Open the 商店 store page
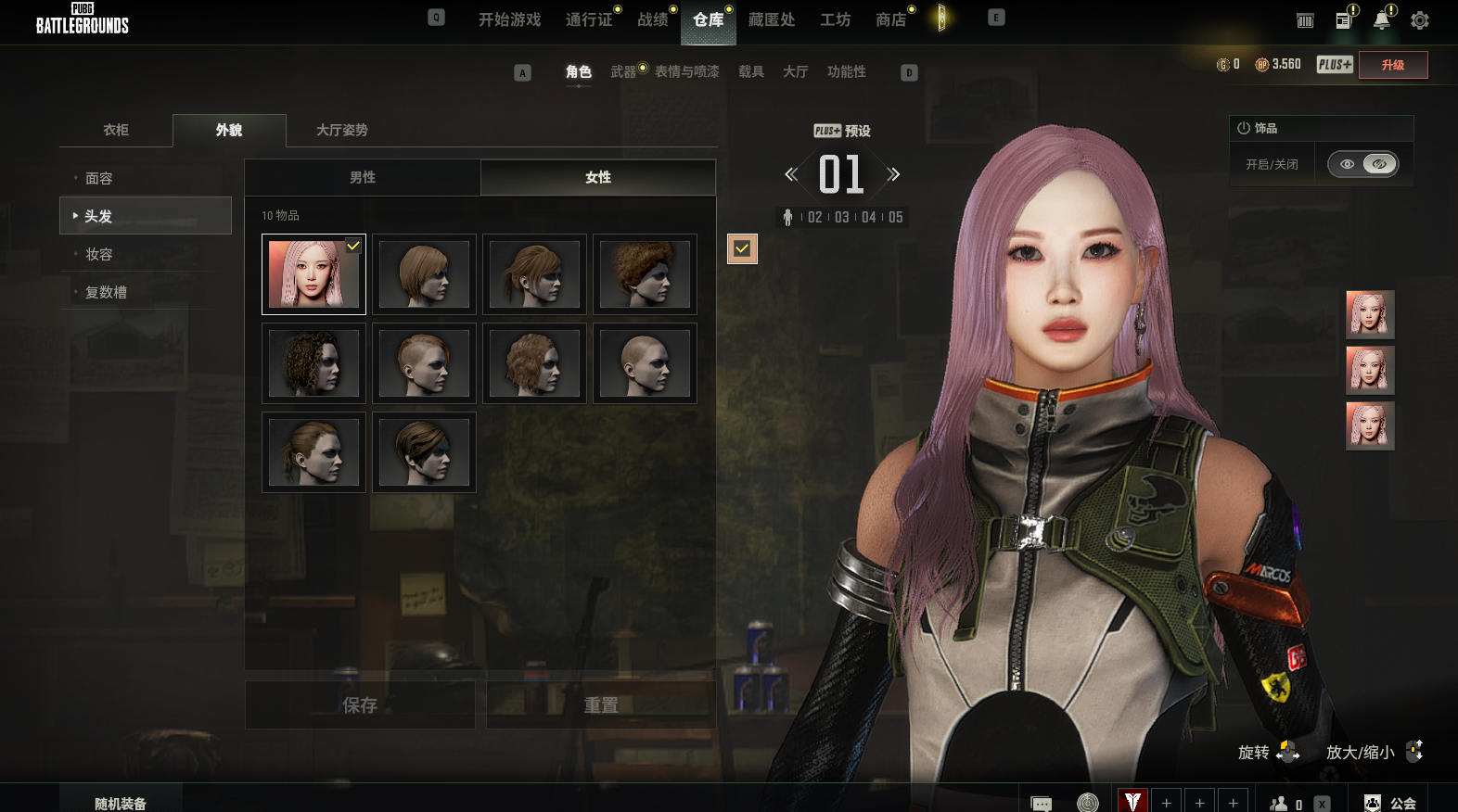Viewport: 1458px width, 812px height. pyautogui.click(x=890, y=19)
